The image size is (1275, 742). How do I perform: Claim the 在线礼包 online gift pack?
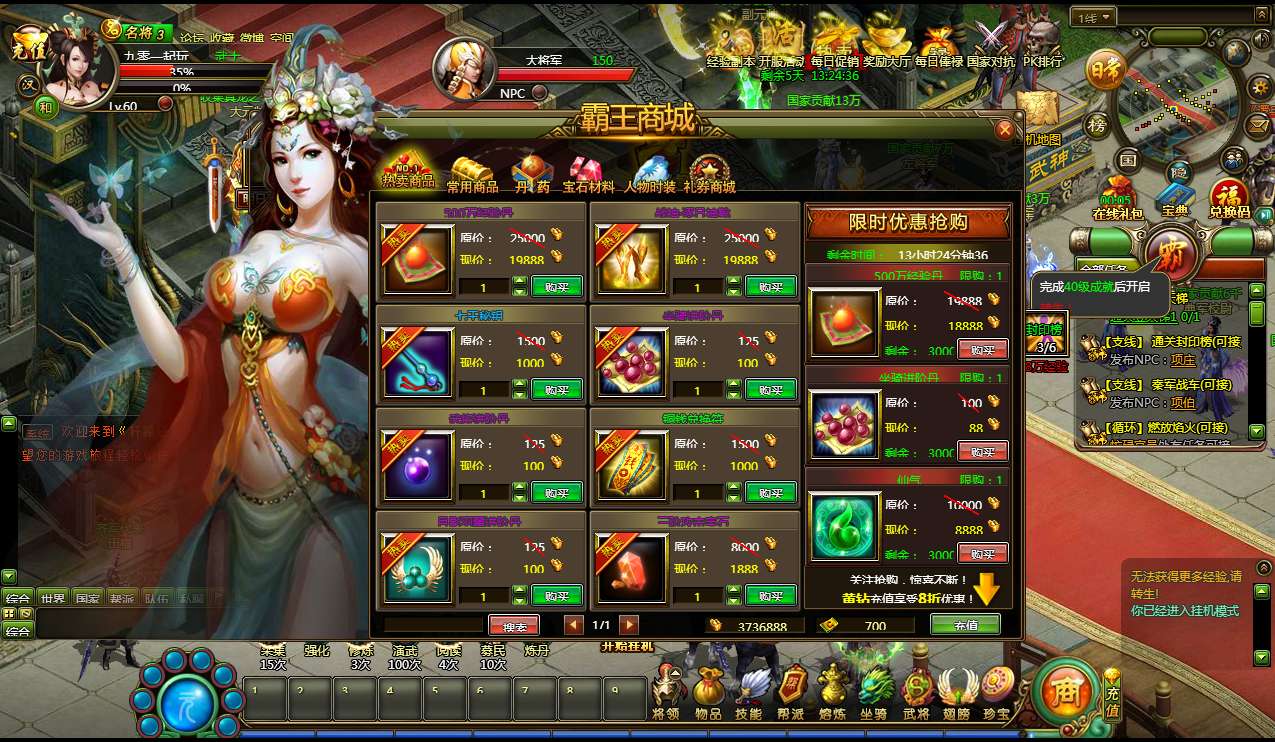tap(1116, 197)
